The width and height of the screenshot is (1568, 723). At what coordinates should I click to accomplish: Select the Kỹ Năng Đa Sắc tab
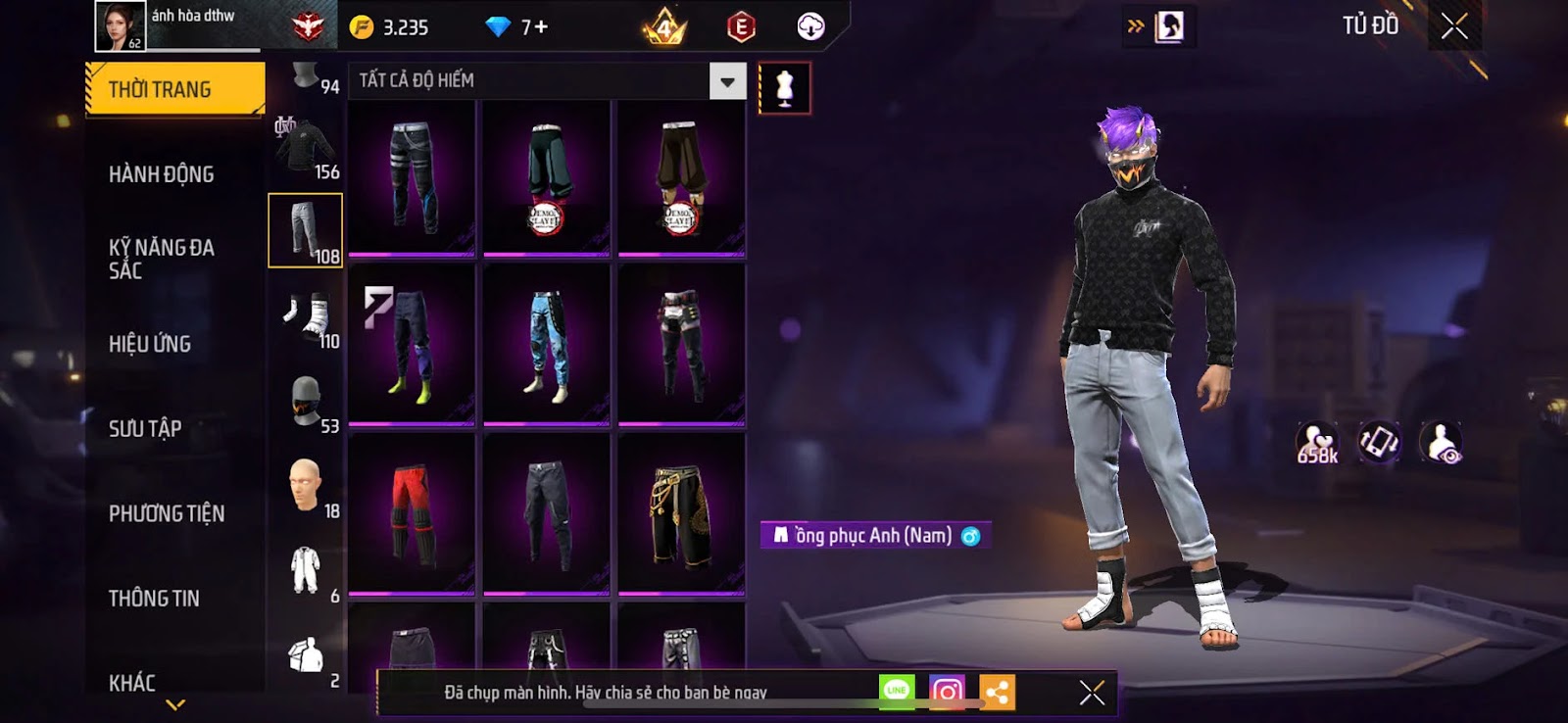point(162,259)
